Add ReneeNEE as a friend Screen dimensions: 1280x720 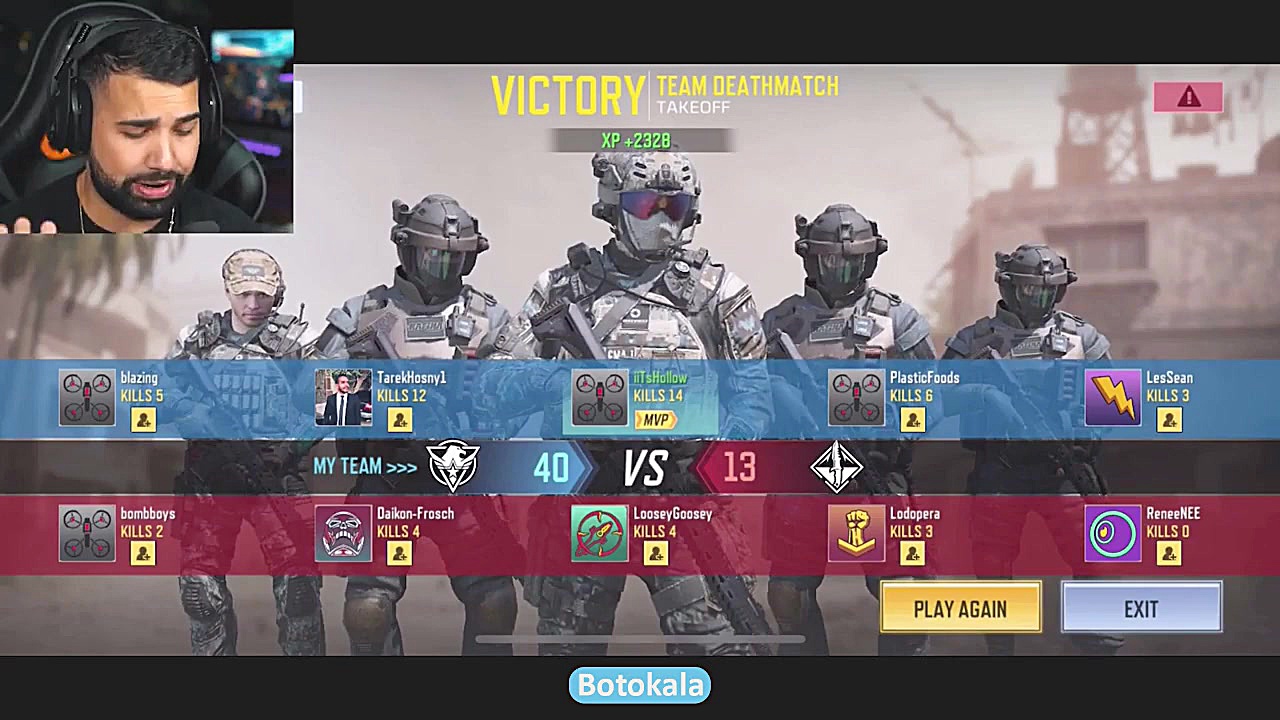pos(1169,554)
